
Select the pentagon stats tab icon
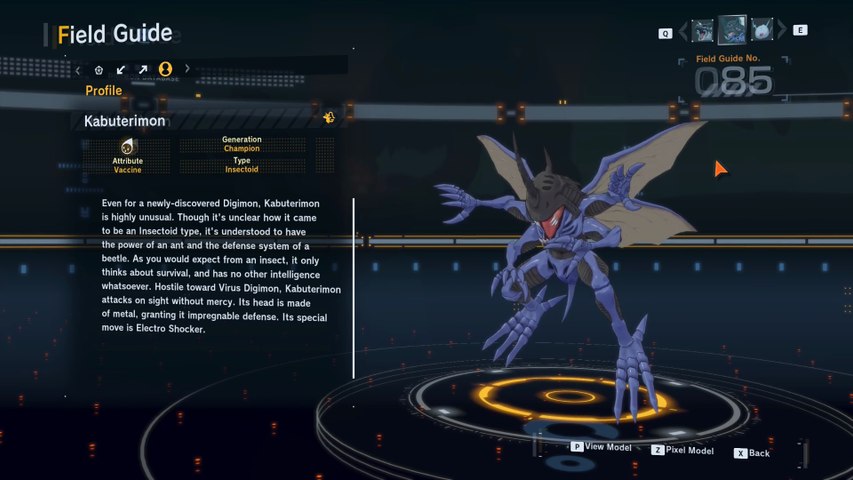coord(99,70)
